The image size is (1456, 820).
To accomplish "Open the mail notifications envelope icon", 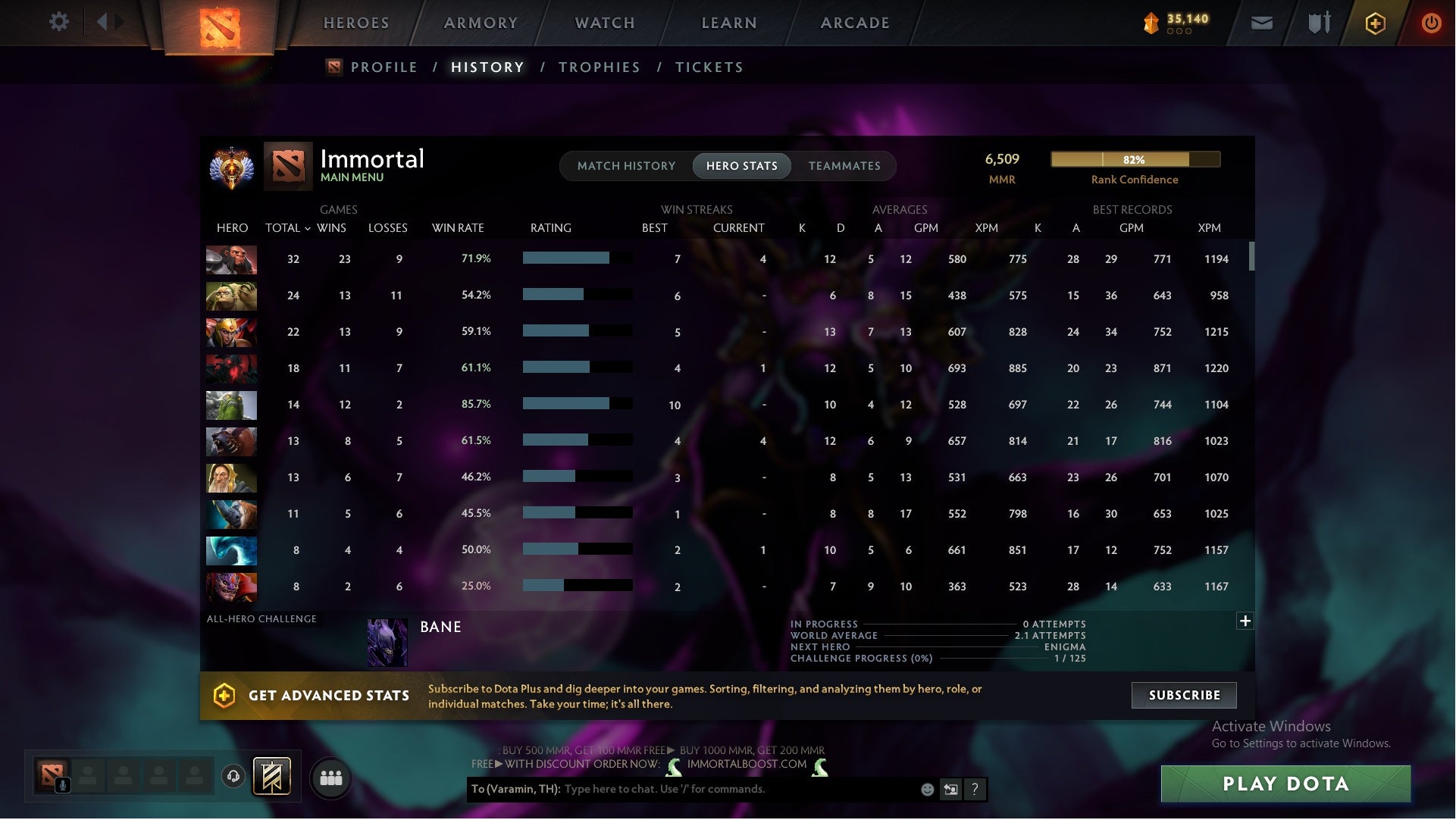I will click(x=1260, y=23).
